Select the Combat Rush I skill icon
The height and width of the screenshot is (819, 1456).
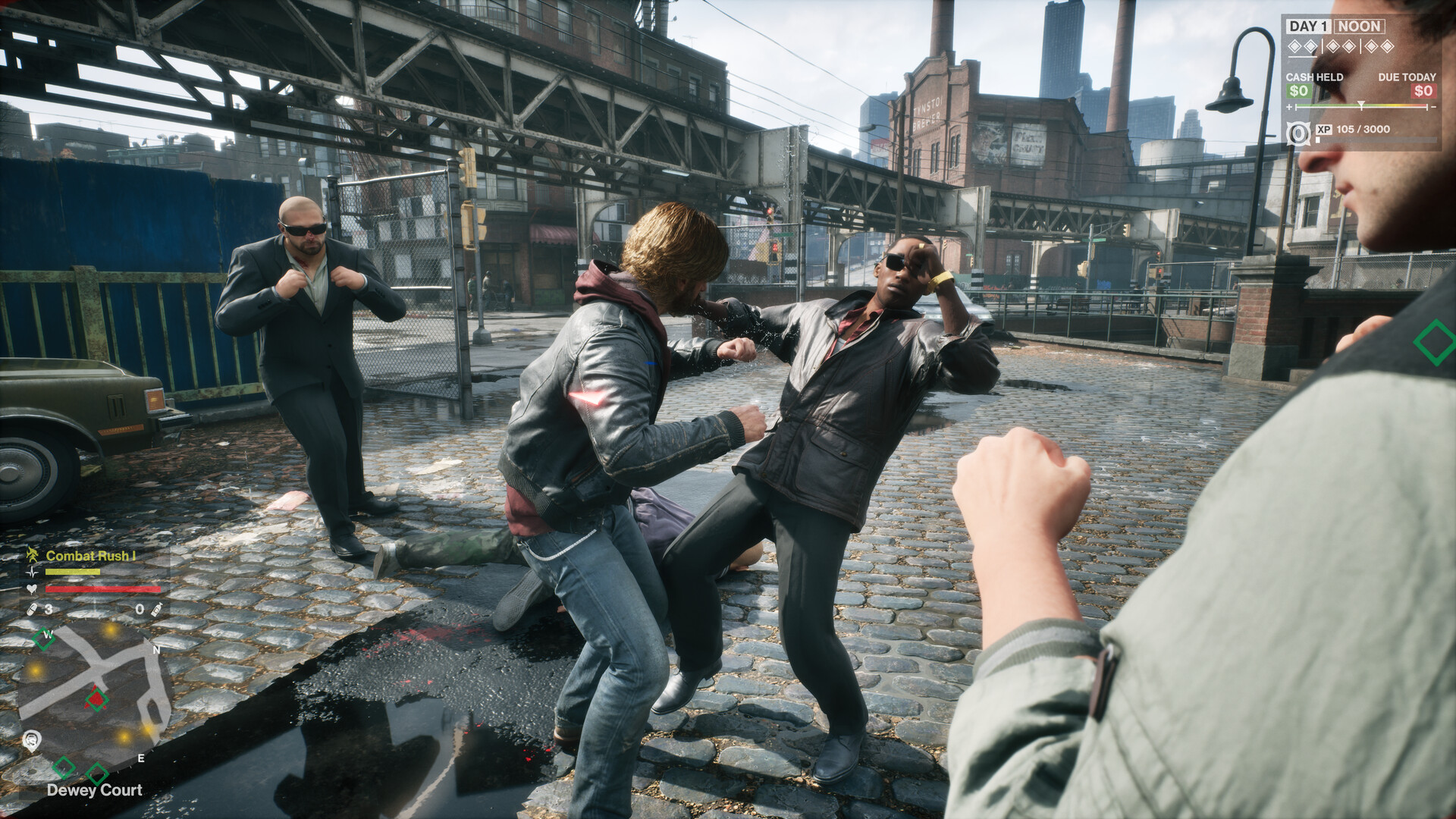33,555
